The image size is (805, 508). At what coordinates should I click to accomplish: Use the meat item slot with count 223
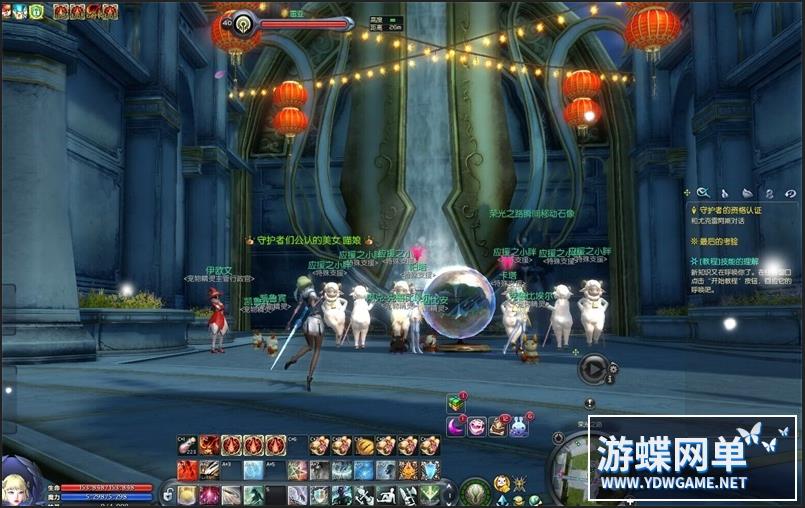coord(187,446)
